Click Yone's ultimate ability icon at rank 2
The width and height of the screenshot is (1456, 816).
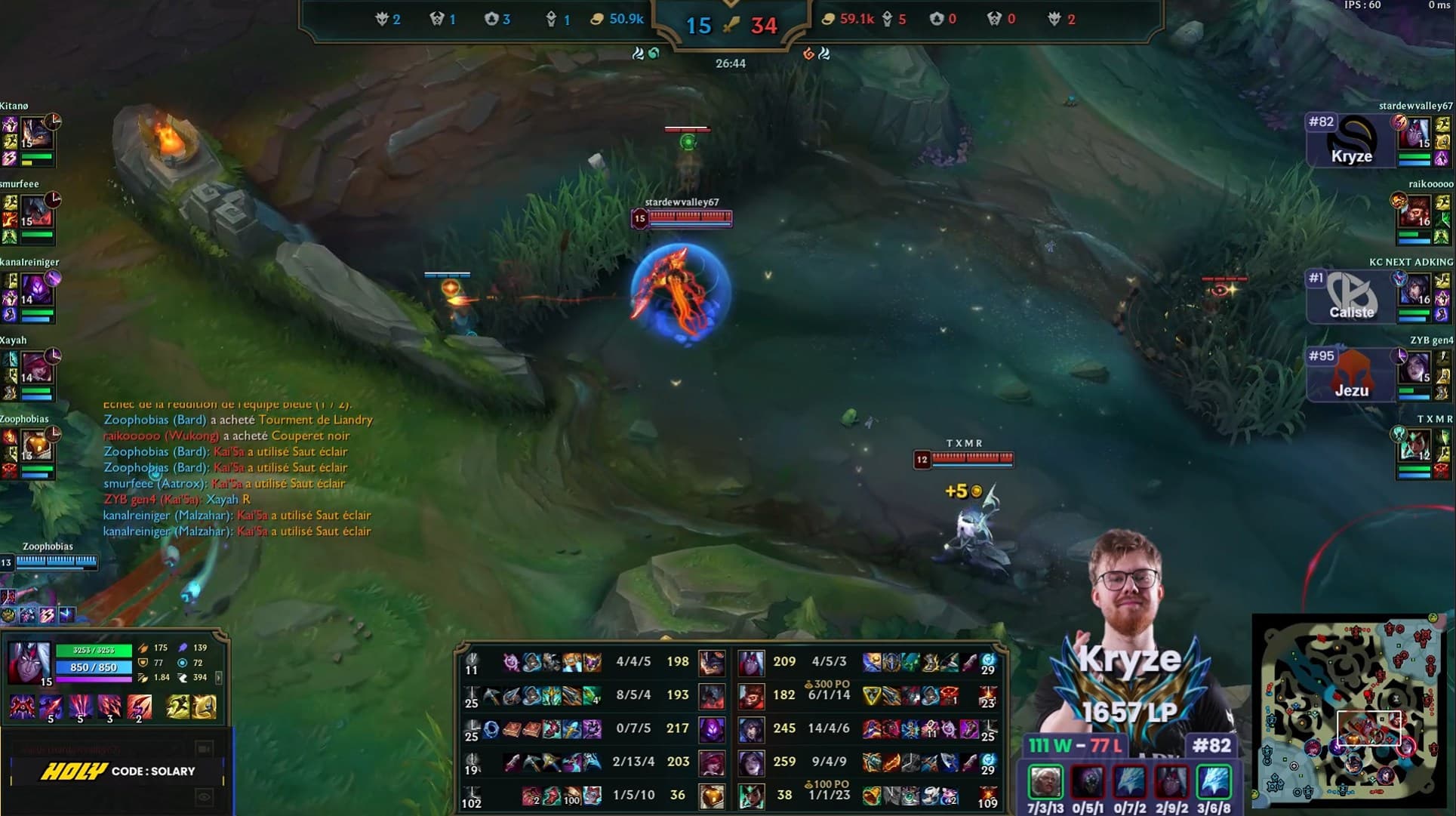139,707
